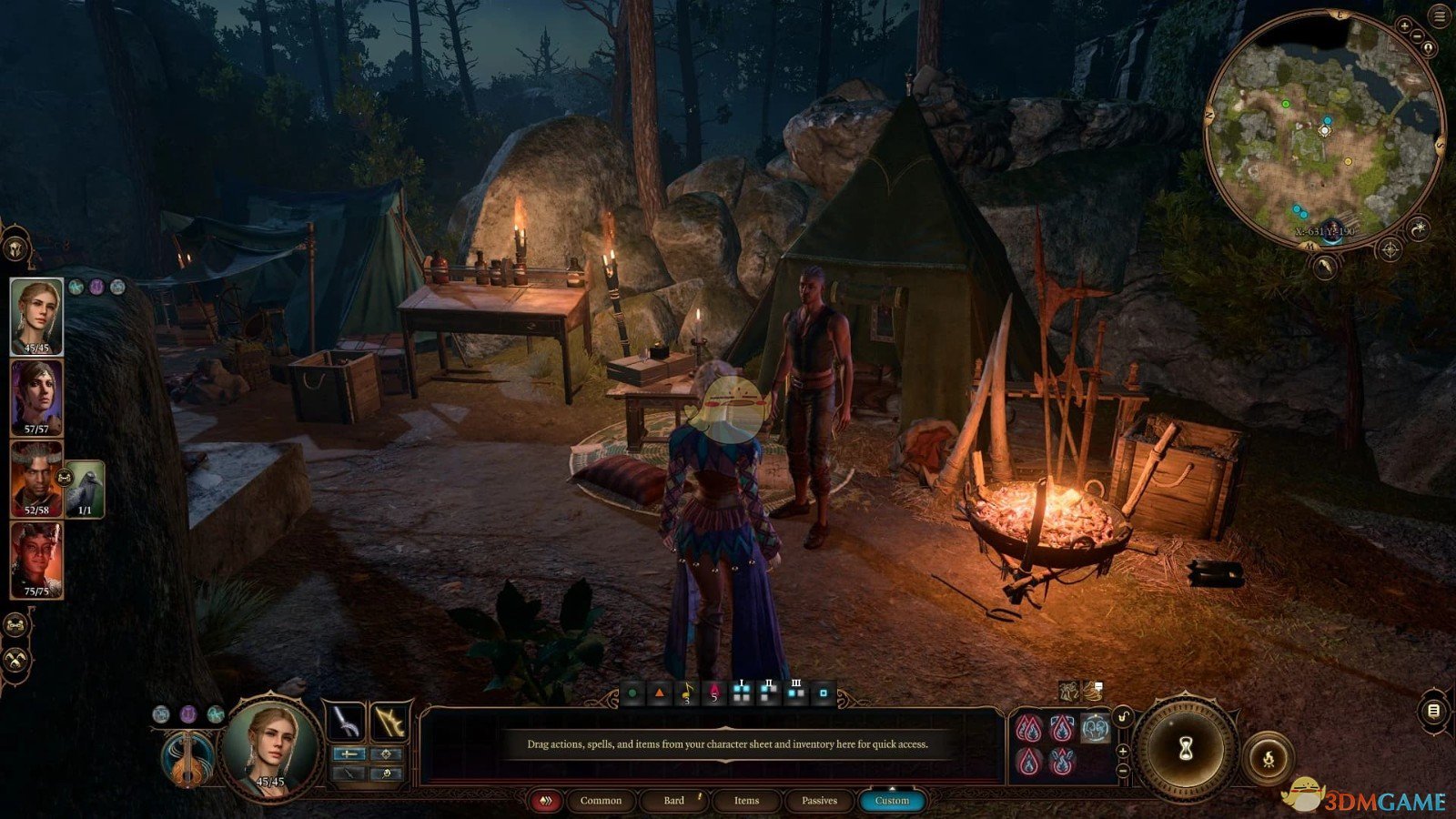Choose the dark-haired companion with 57/57 health
Viewport: 1456px width, 819px height.
coord(36,398)
